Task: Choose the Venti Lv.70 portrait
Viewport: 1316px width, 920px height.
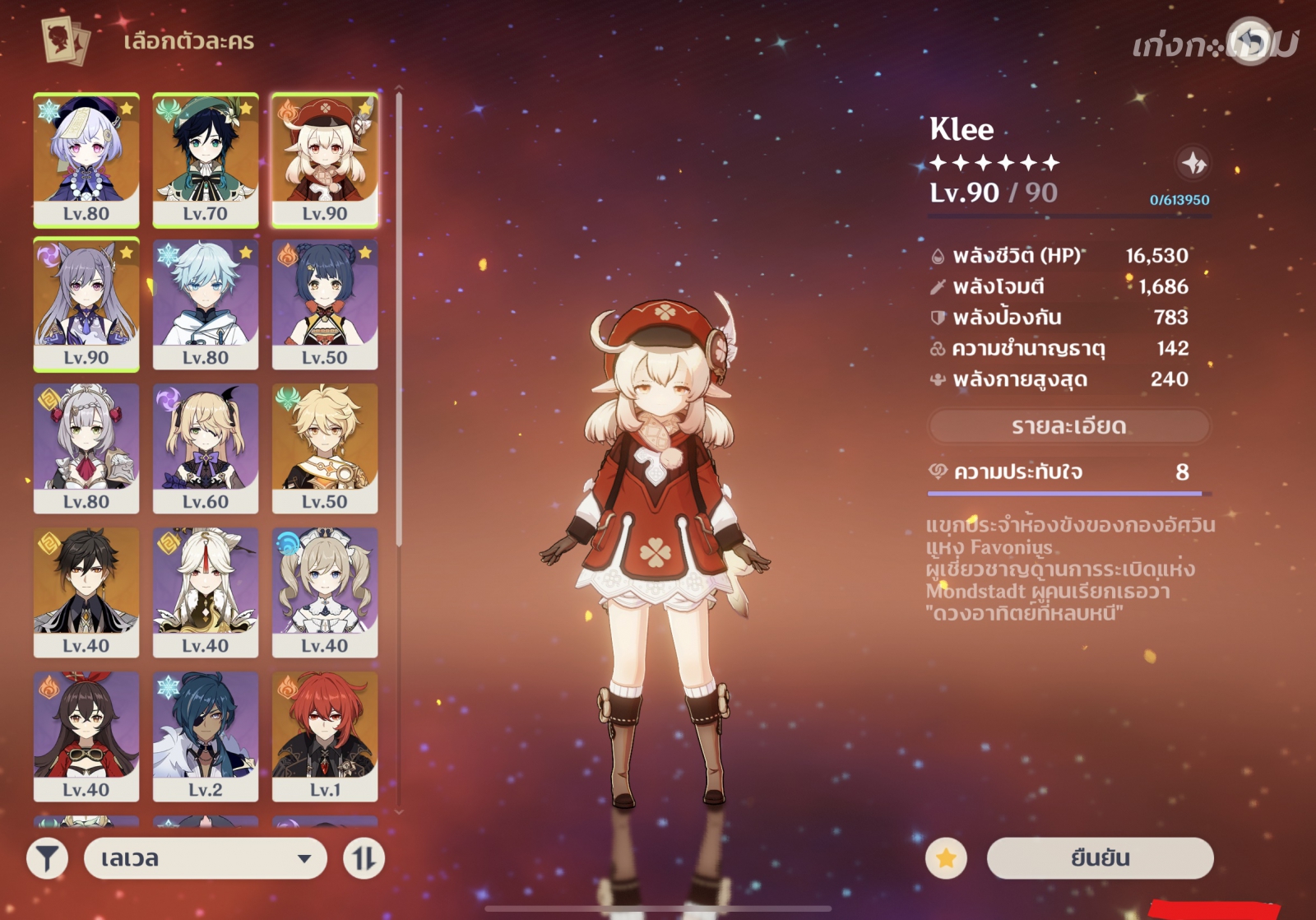Action: 206,160
